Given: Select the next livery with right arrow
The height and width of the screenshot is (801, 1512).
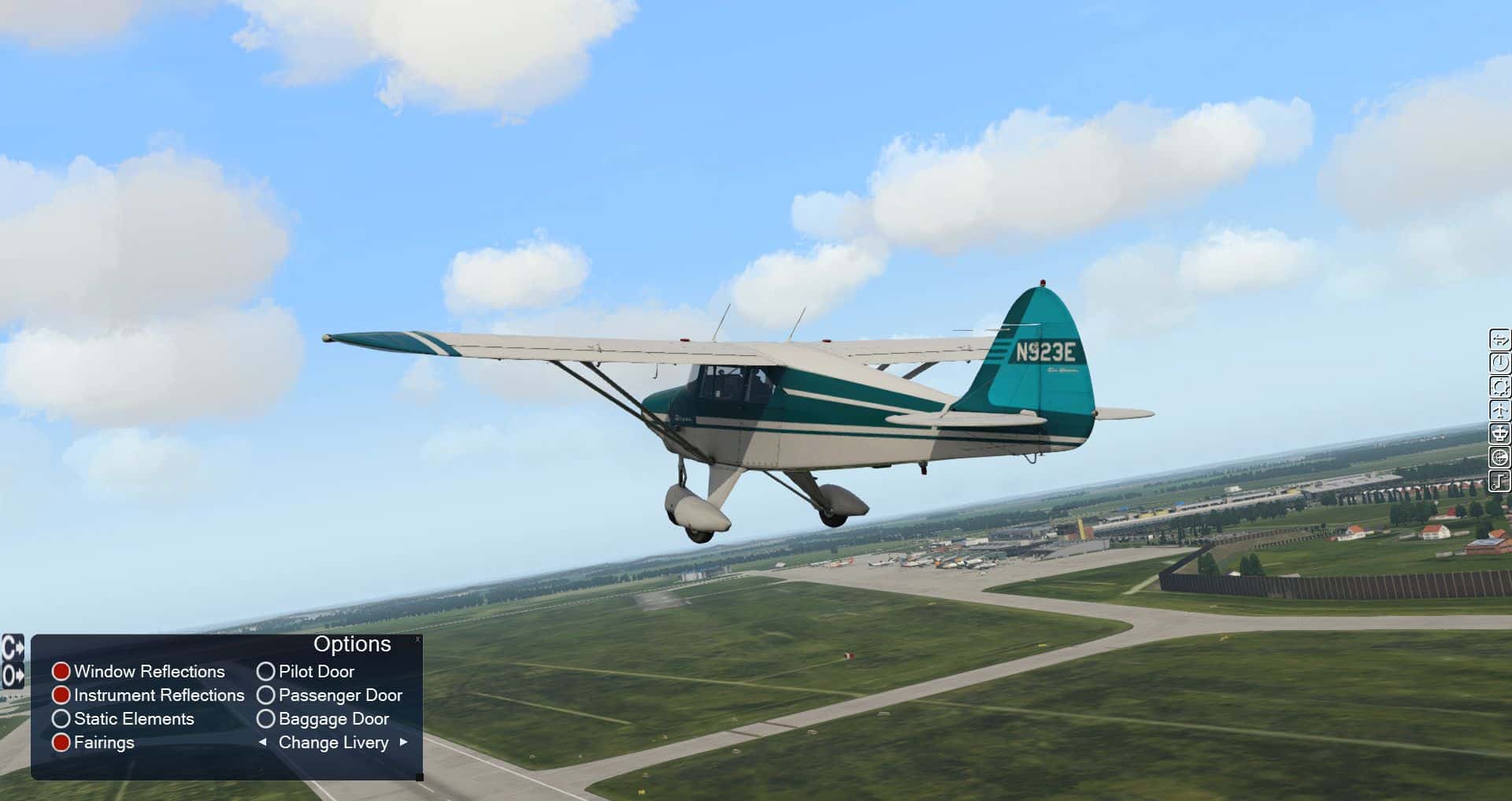Looking at the screenshot, I should point(404,742).
